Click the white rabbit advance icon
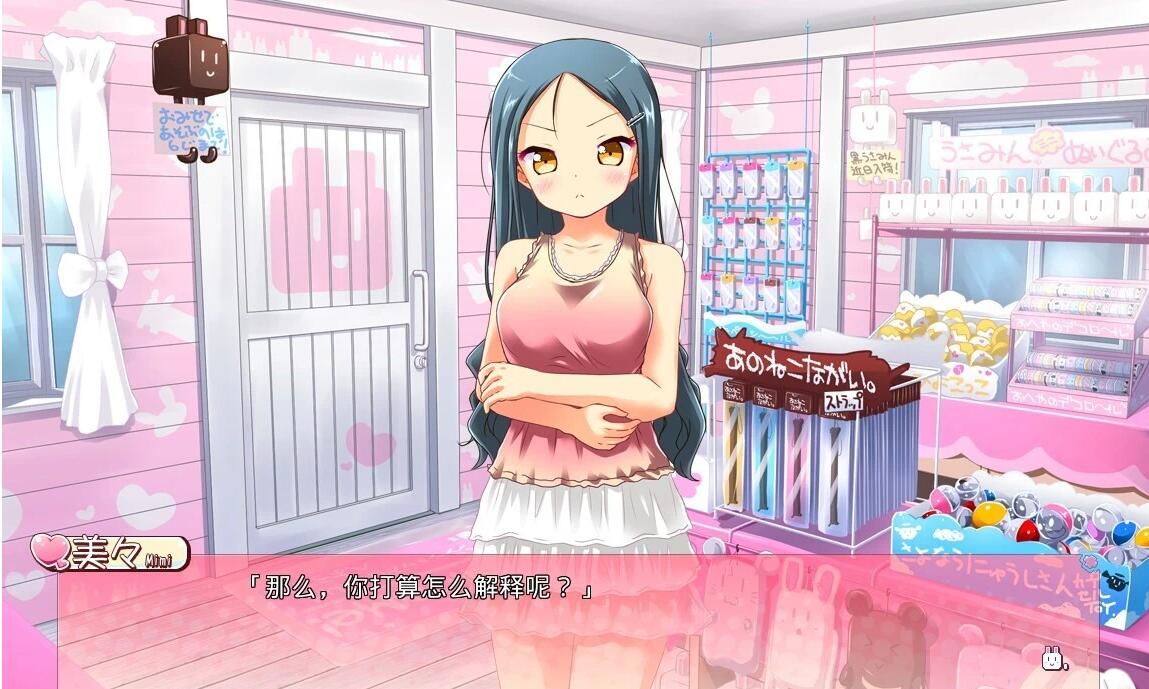 tap(1053, 658)
